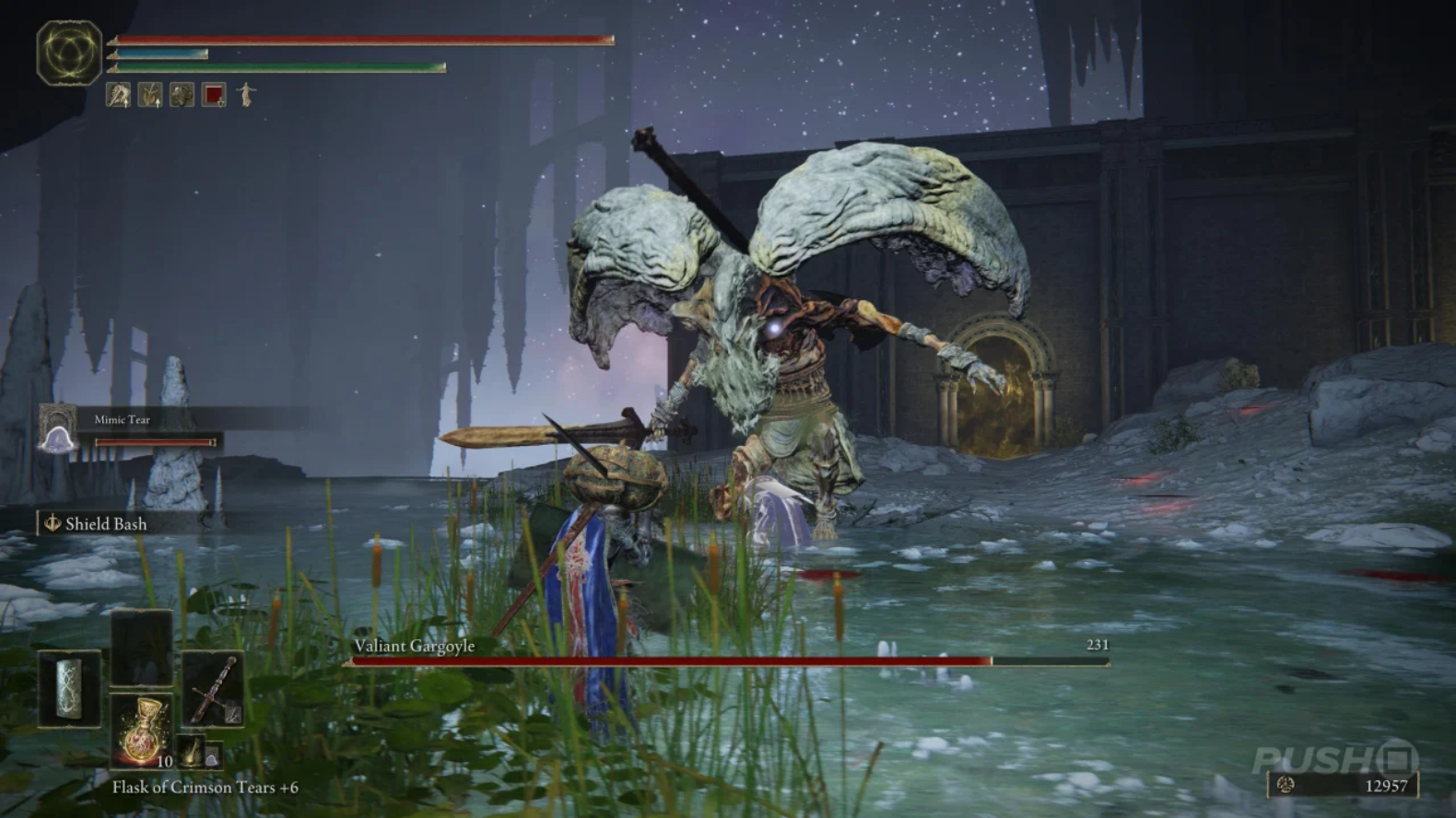This screenshot has height=818, width=1456.
Task: Toggle the Shield Bash skill indicator
Action: click(x=53, y=523)
